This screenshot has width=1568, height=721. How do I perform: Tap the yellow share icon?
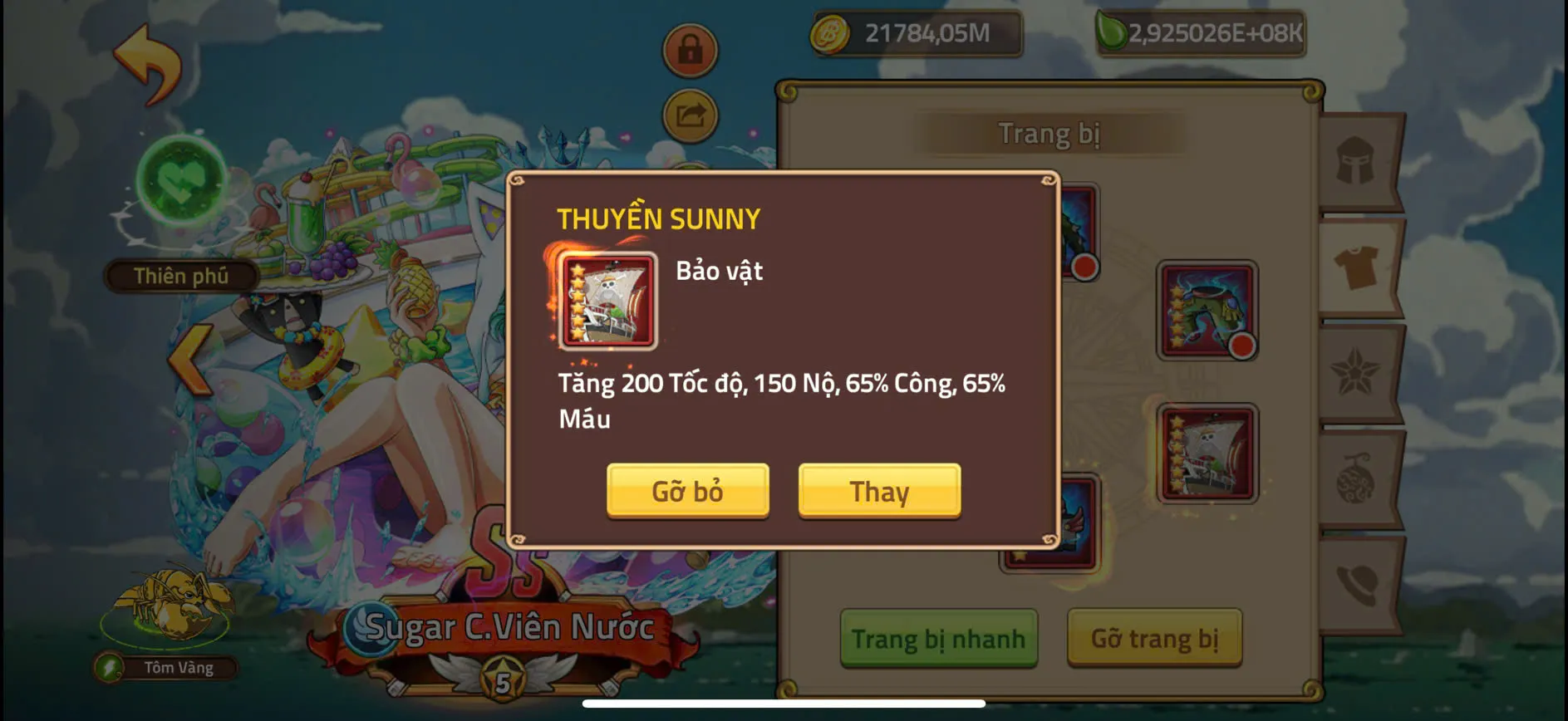coord(688,115)
